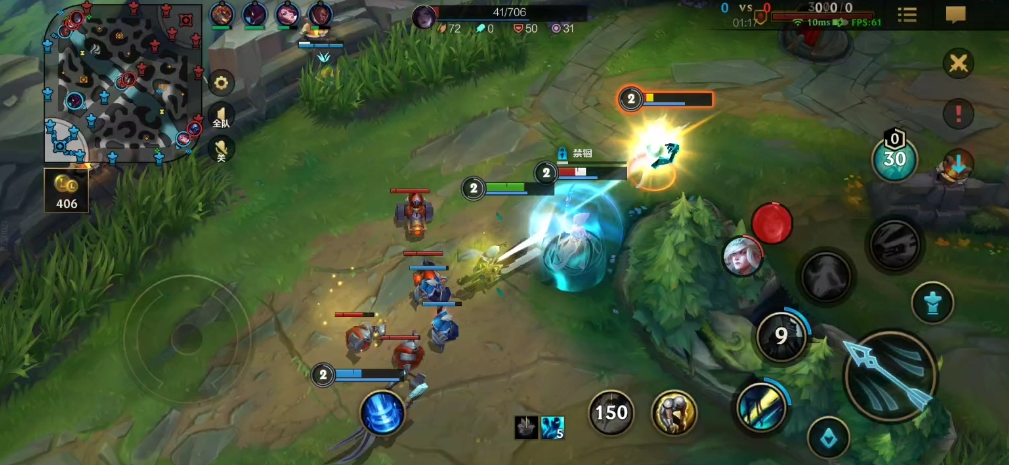Open the chat speech bubble

click(956, 14)
